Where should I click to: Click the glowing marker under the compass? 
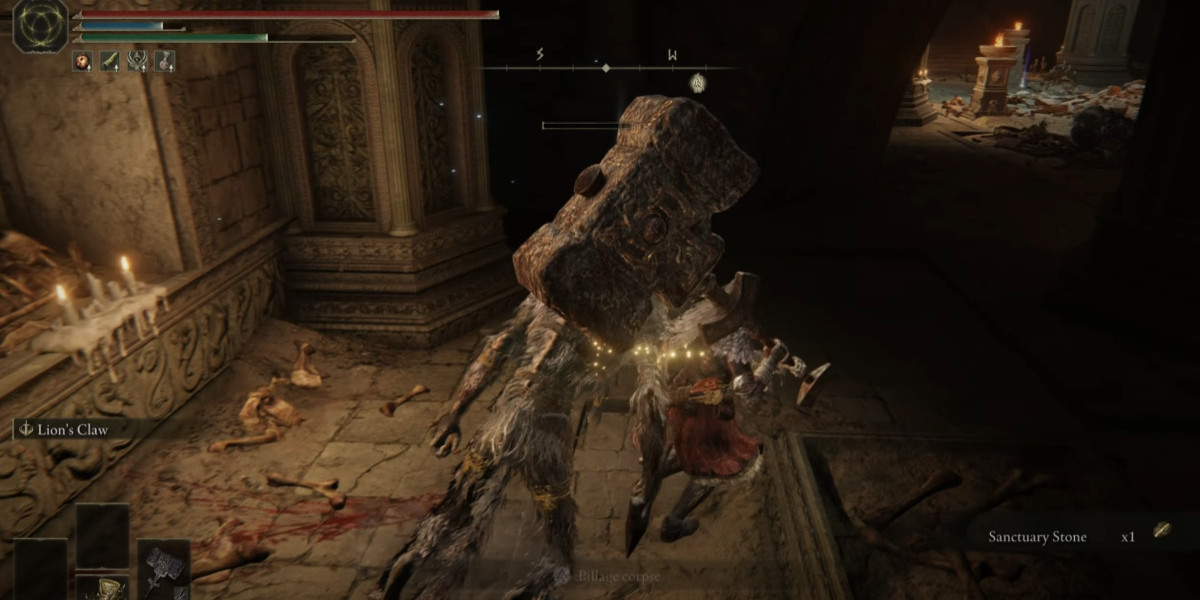pyautogui.click(x=698, y=84)
